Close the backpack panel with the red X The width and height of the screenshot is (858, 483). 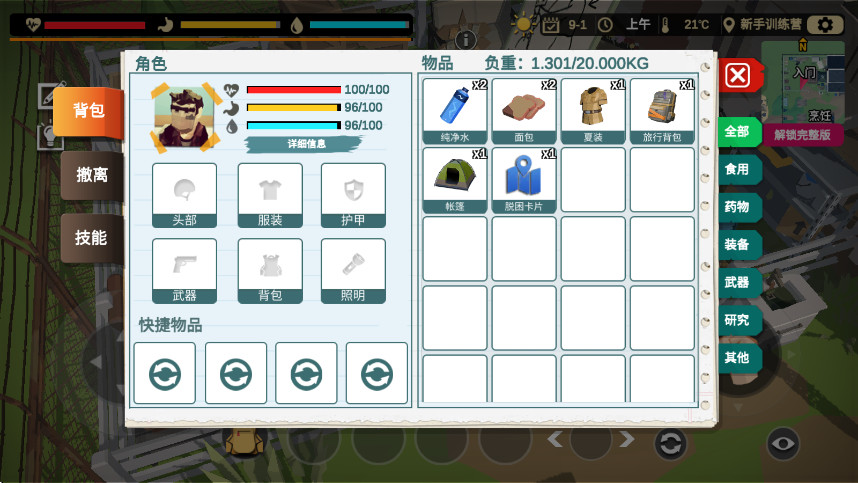click(737, 75)
